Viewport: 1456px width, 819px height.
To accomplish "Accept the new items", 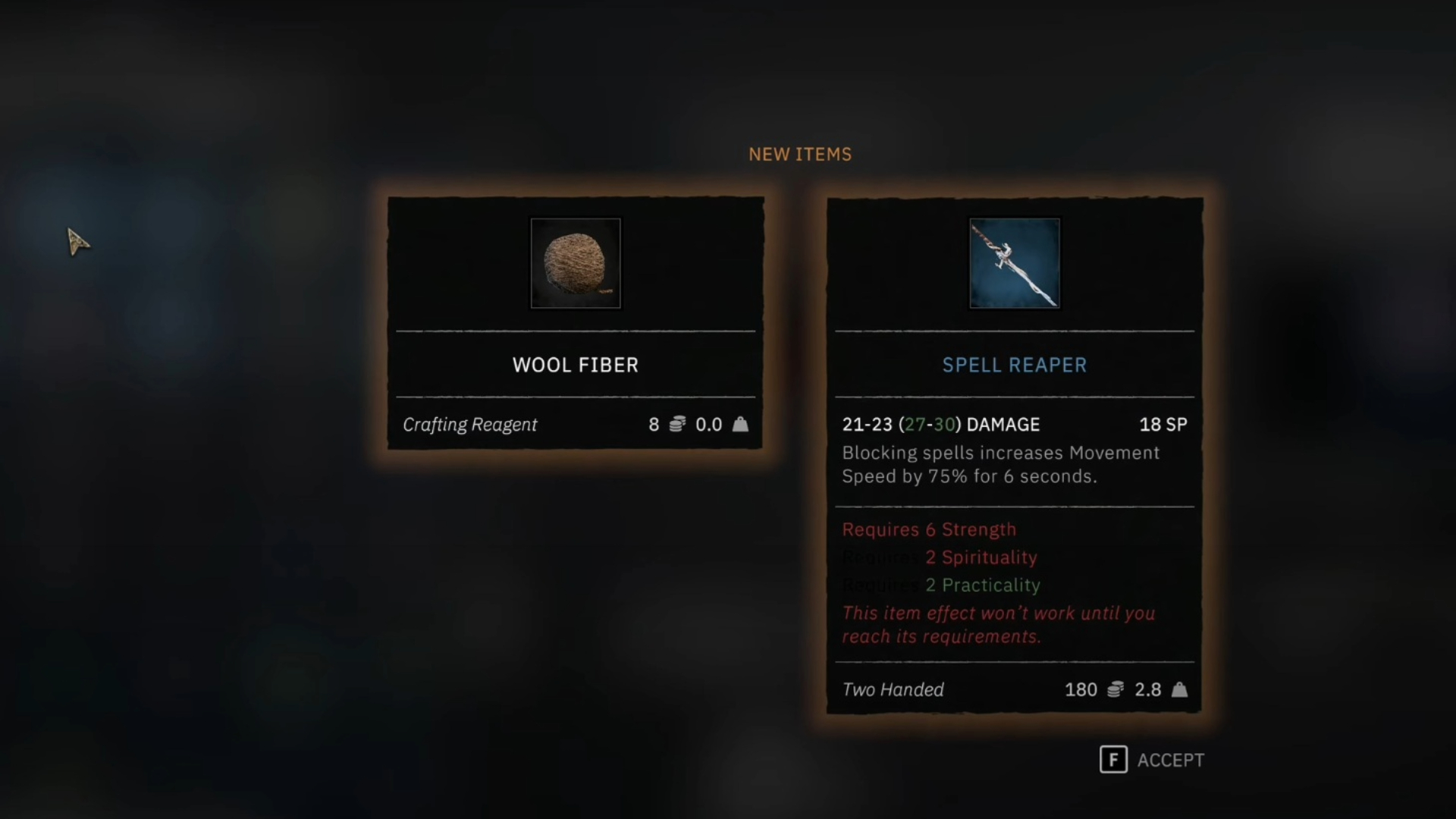I will click(1151, 760).
